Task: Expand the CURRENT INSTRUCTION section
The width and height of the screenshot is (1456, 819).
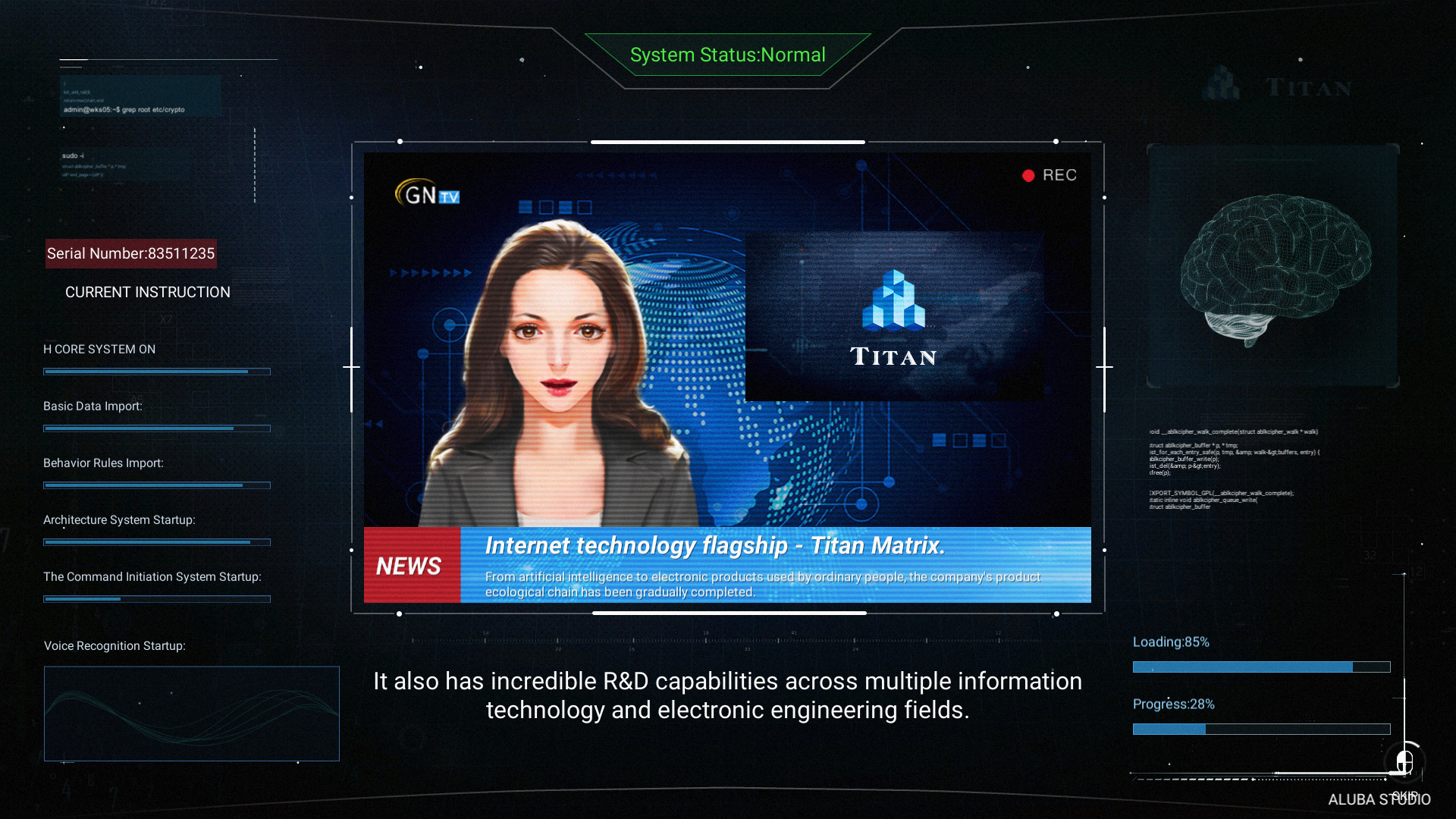Action: (x=147, y=292)
